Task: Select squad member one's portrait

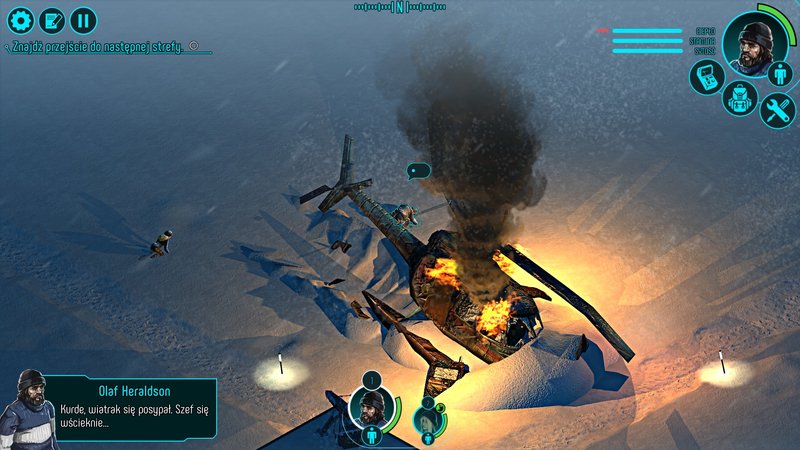Action: coord(371,405)
